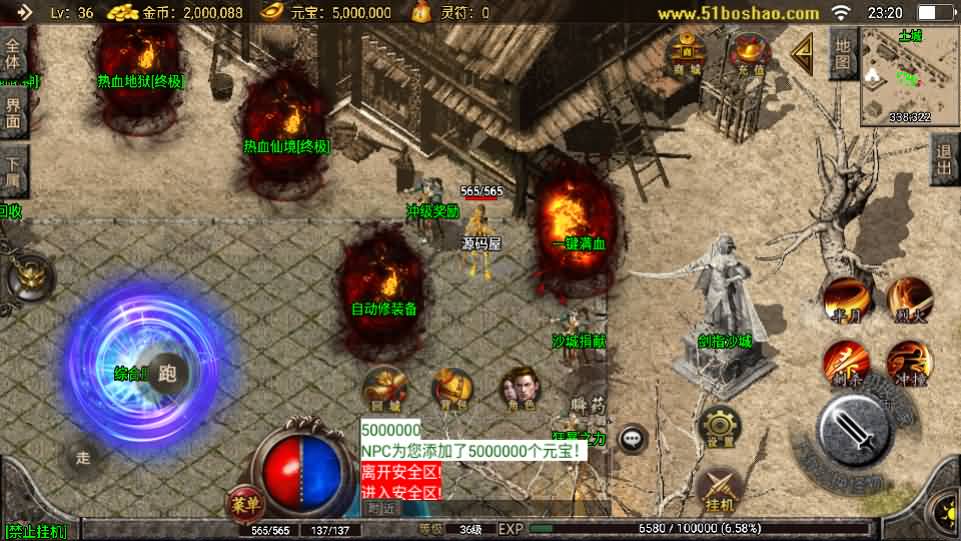Viewport: 961px width, 541px height.
Task: Open the 设置 settings gear
Action: [x=720, y=426]
